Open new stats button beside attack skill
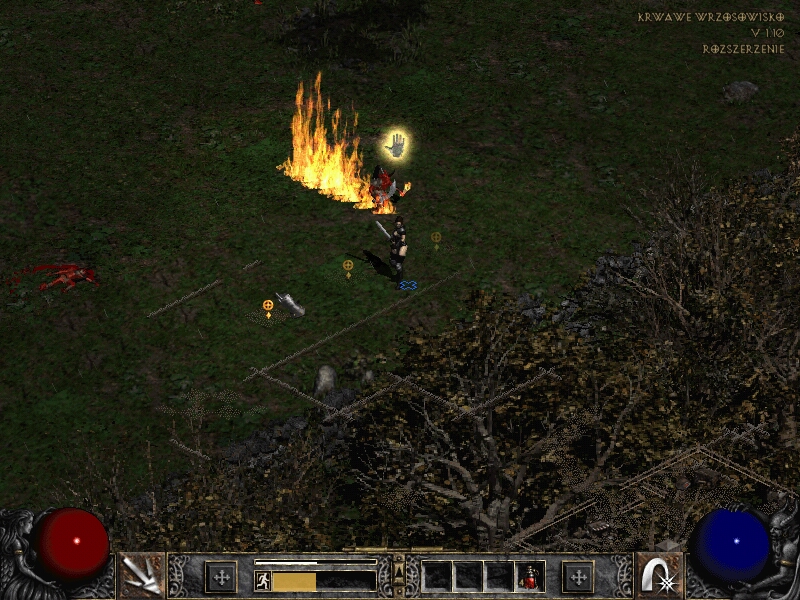Viewport: 800px width, 600px height. 221,576
